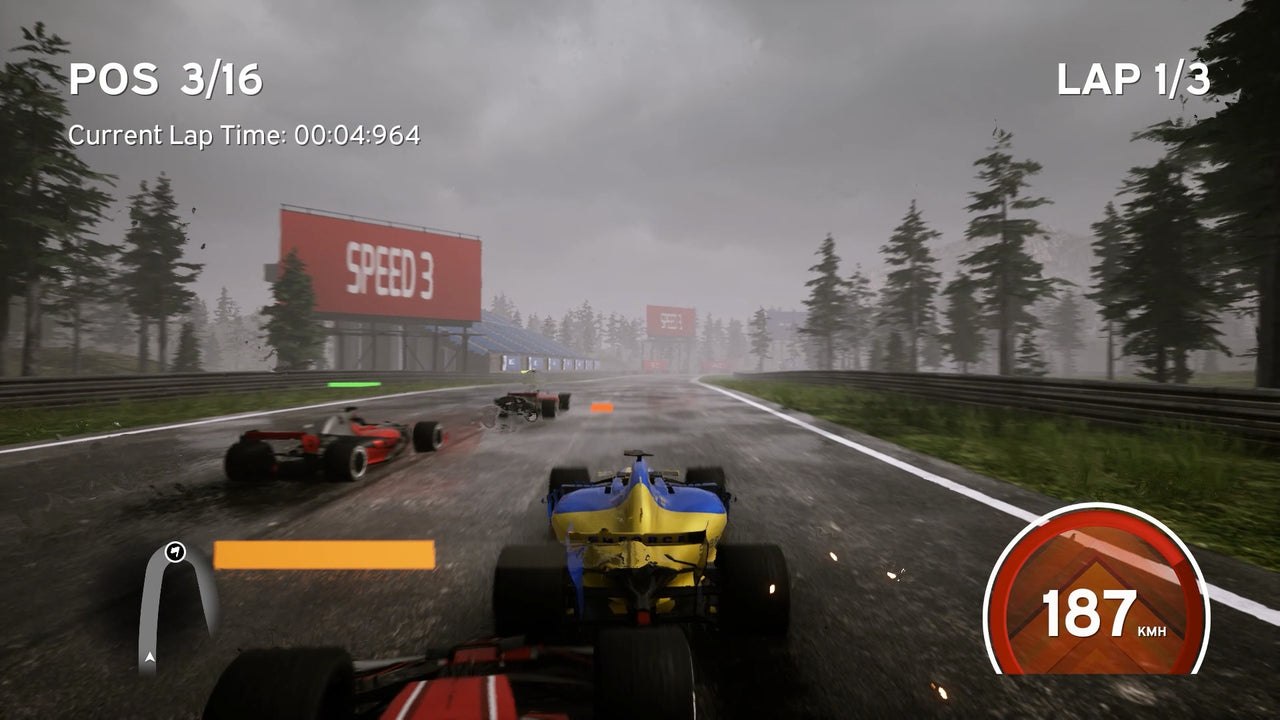Select the white player arrow on the track map

pyautogui.click(x=150, y=658)
